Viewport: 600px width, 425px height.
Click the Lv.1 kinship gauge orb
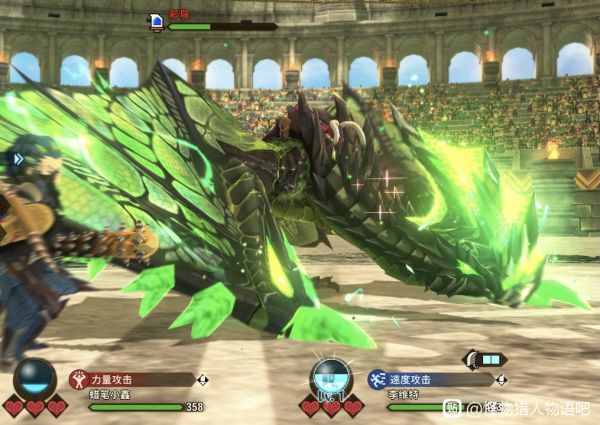click(x=331, y=378)
